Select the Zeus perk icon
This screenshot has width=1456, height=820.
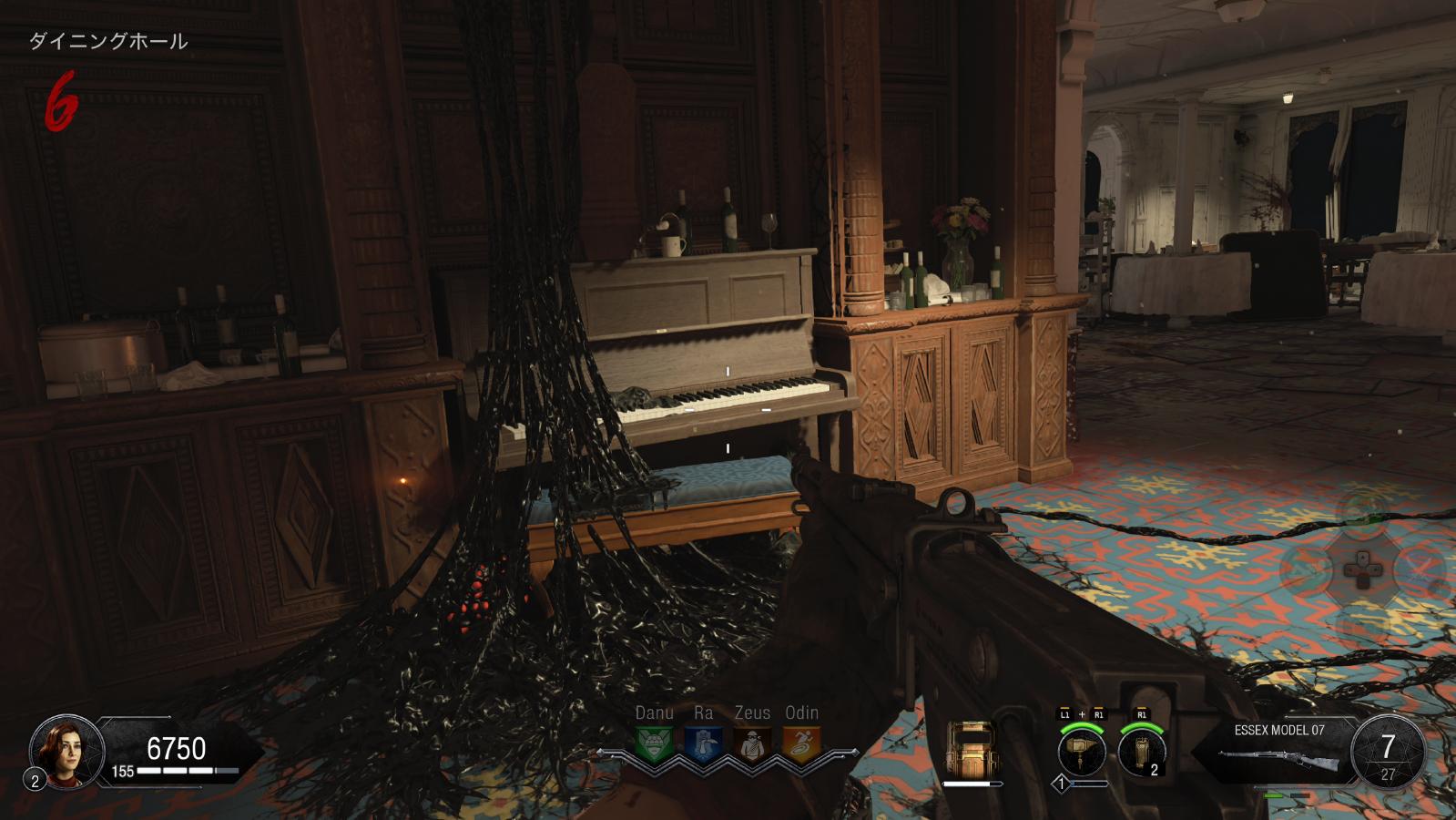click(752, 744)
